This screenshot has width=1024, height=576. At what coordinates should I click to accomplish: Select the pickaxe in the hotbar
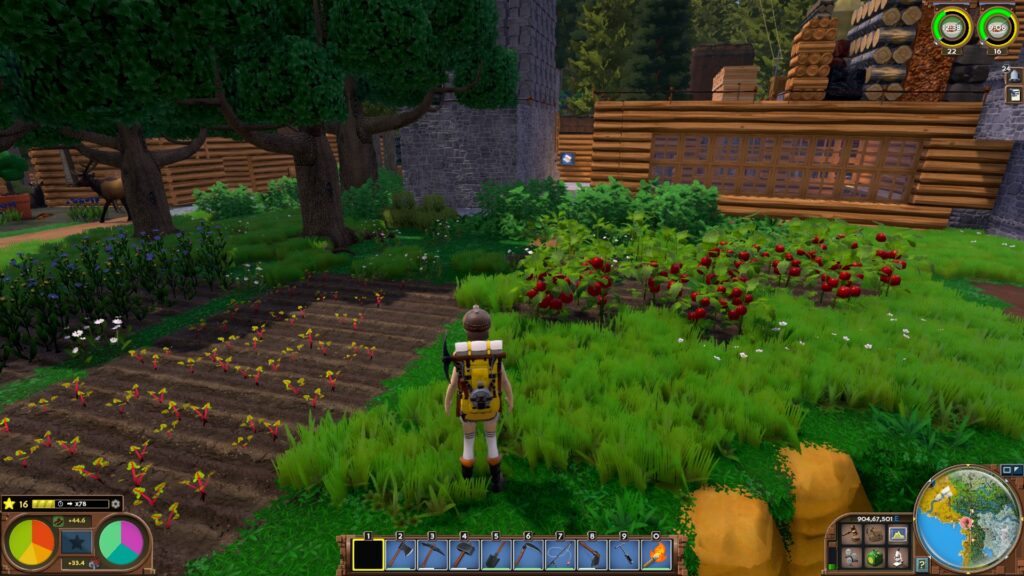pos(433,554)
